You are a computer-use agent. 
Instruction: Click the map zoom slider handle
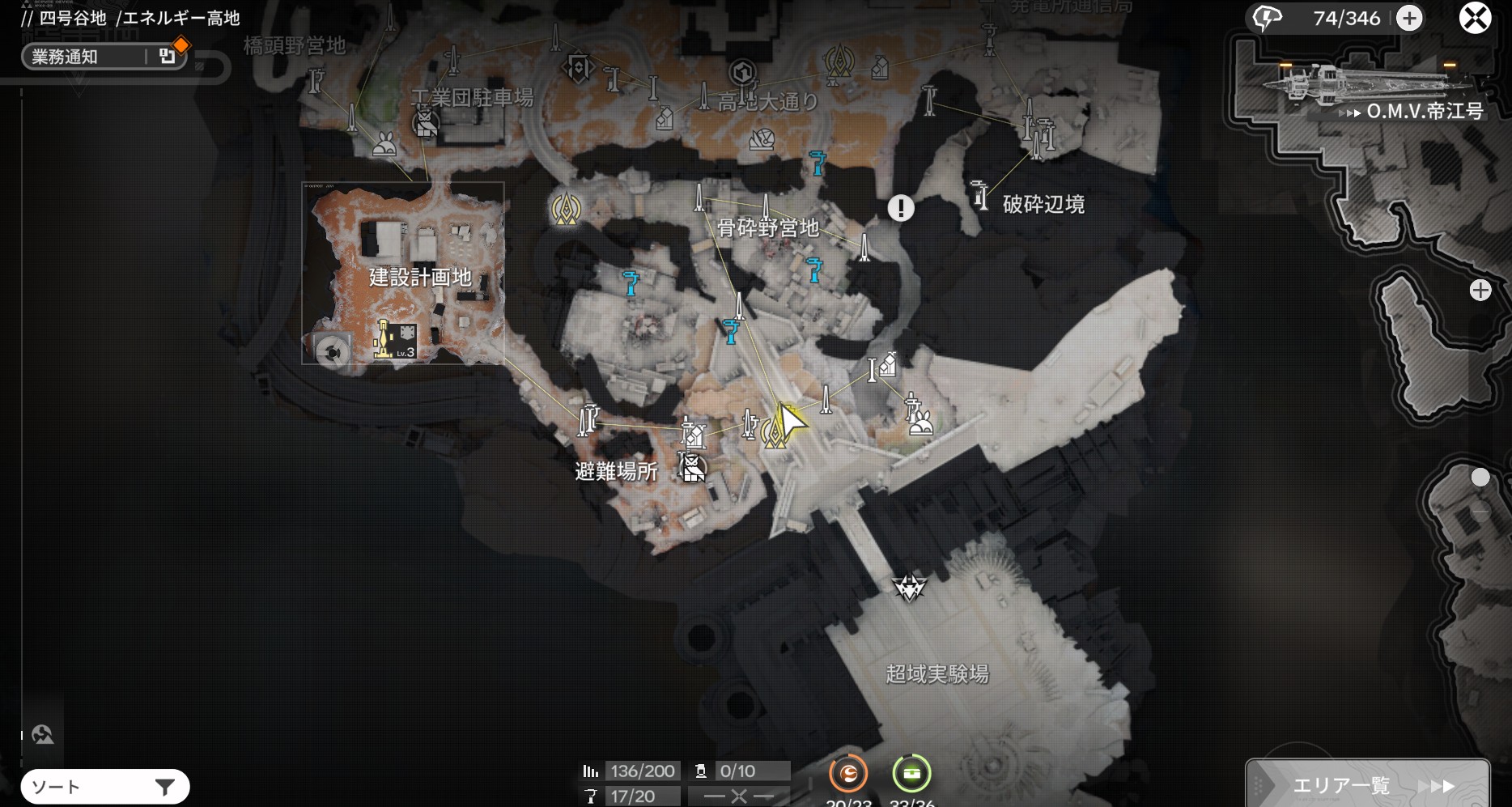1480,478
